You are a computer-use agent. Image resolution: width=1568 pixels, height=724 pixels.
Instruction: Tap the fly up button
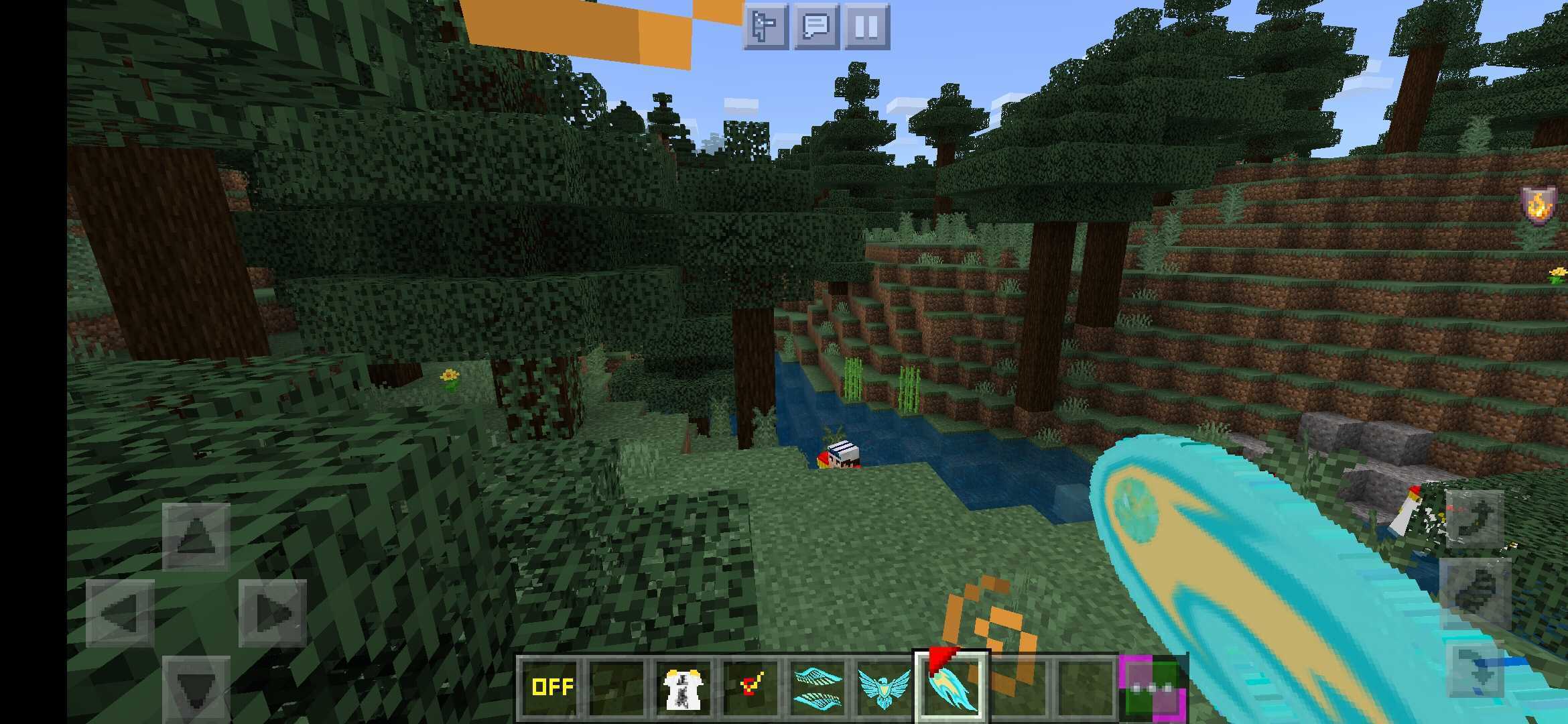pos(1474,518)
